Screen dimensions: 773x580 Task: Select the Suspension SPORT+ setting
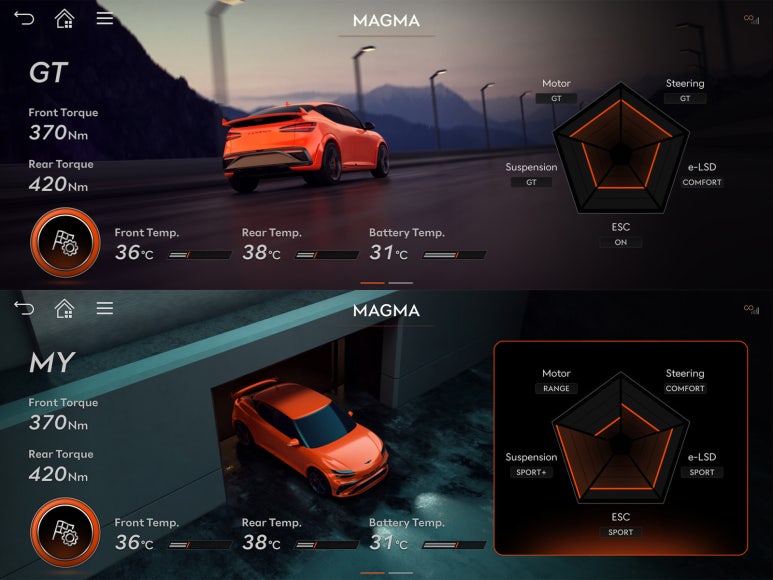[x=531, y=472]
